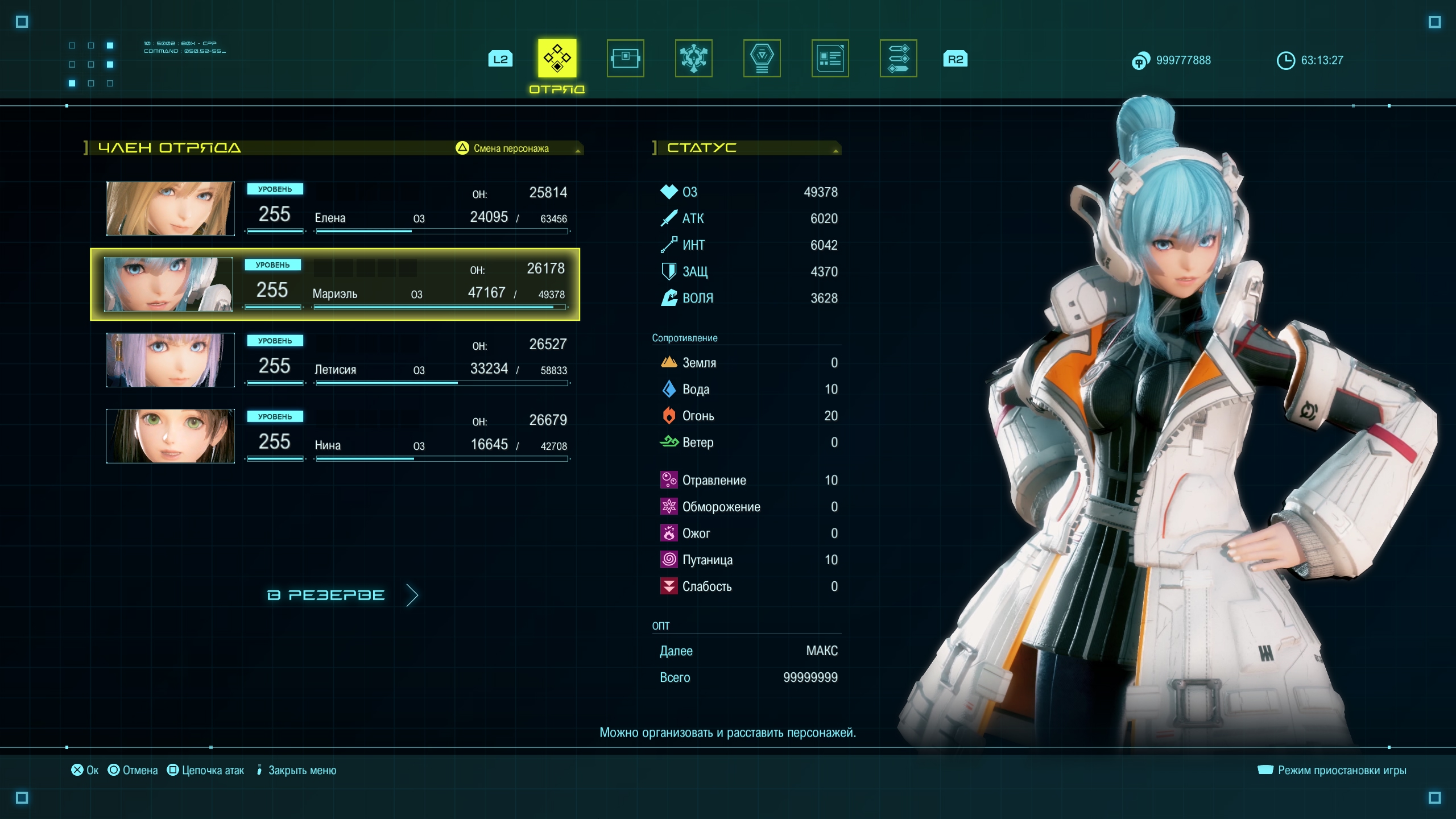Viewport: 1456px width, 819px height.
Task: Switch to the document page tab
Action: tap(830, 59)
